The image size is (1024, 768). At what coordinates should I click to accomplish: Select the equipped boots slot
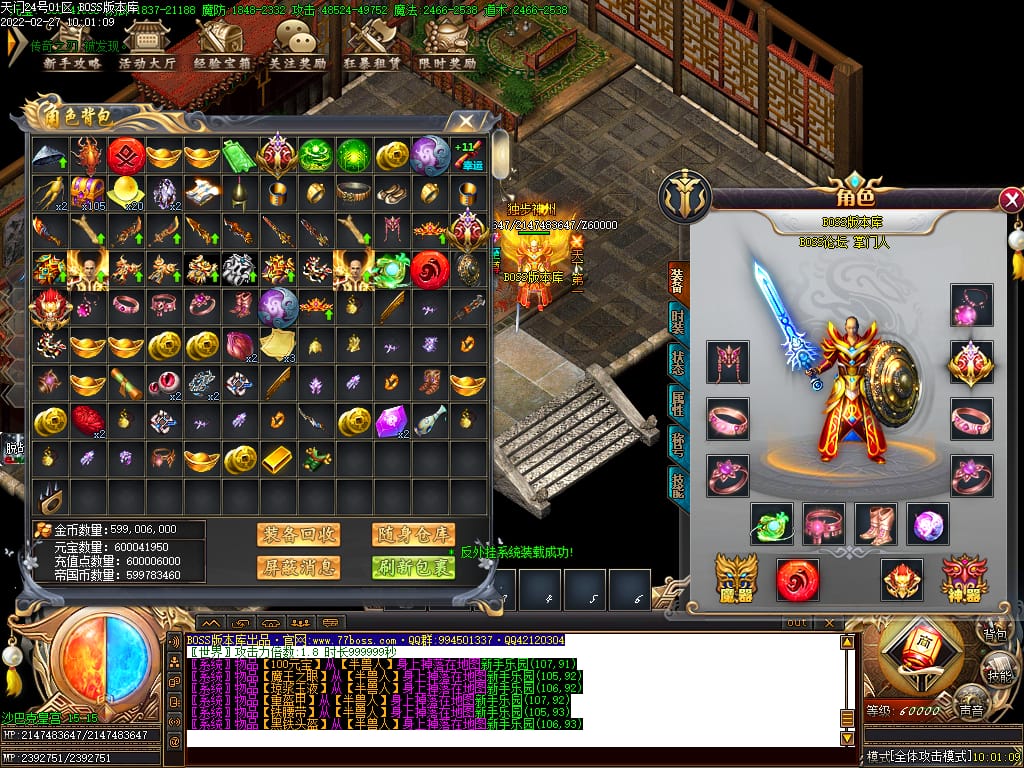click(876, 524)
